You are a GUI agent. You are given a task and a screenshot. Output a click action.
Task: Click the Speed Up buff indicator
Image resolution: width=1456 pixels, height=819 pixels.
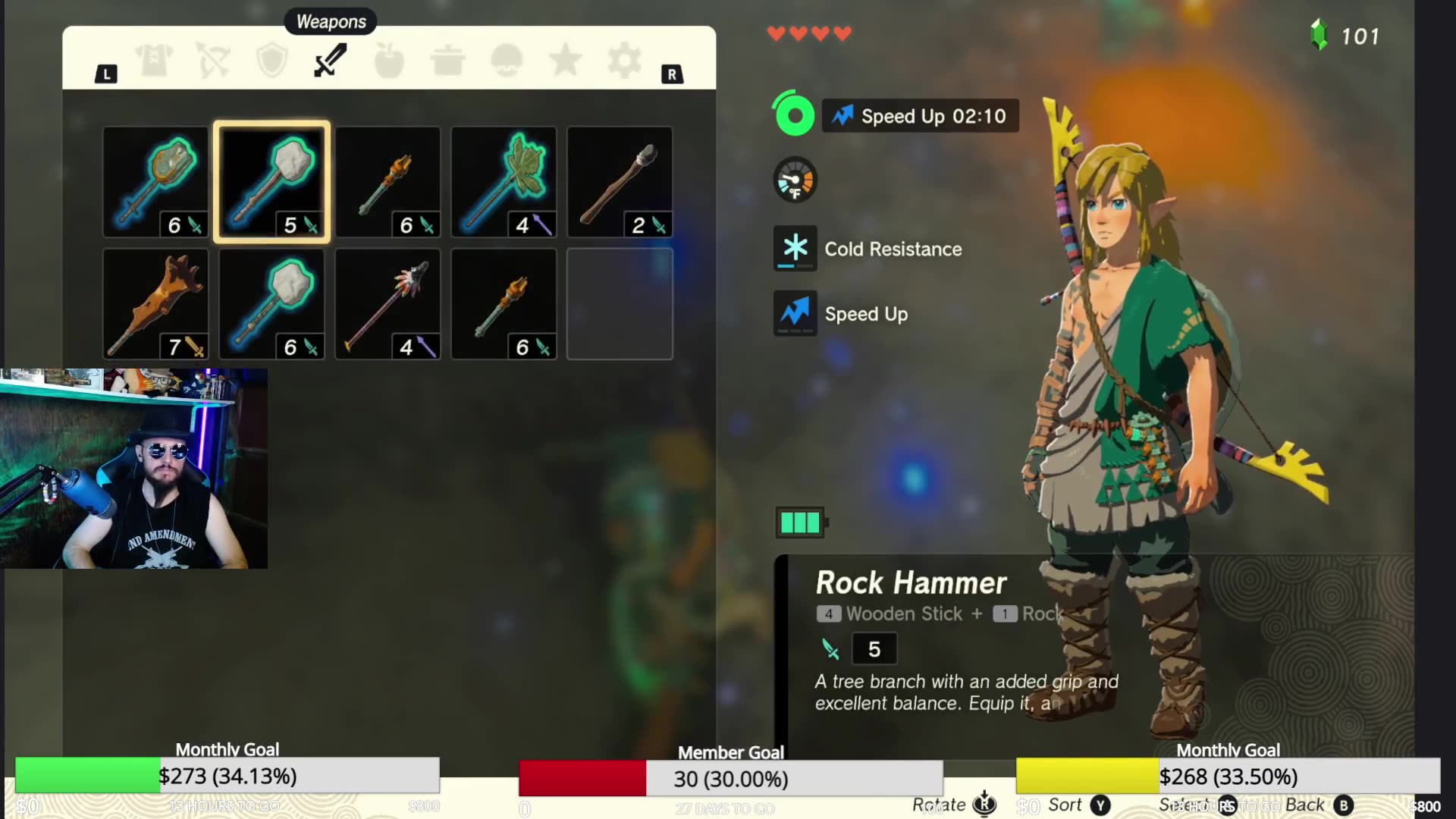coord(918,116)
